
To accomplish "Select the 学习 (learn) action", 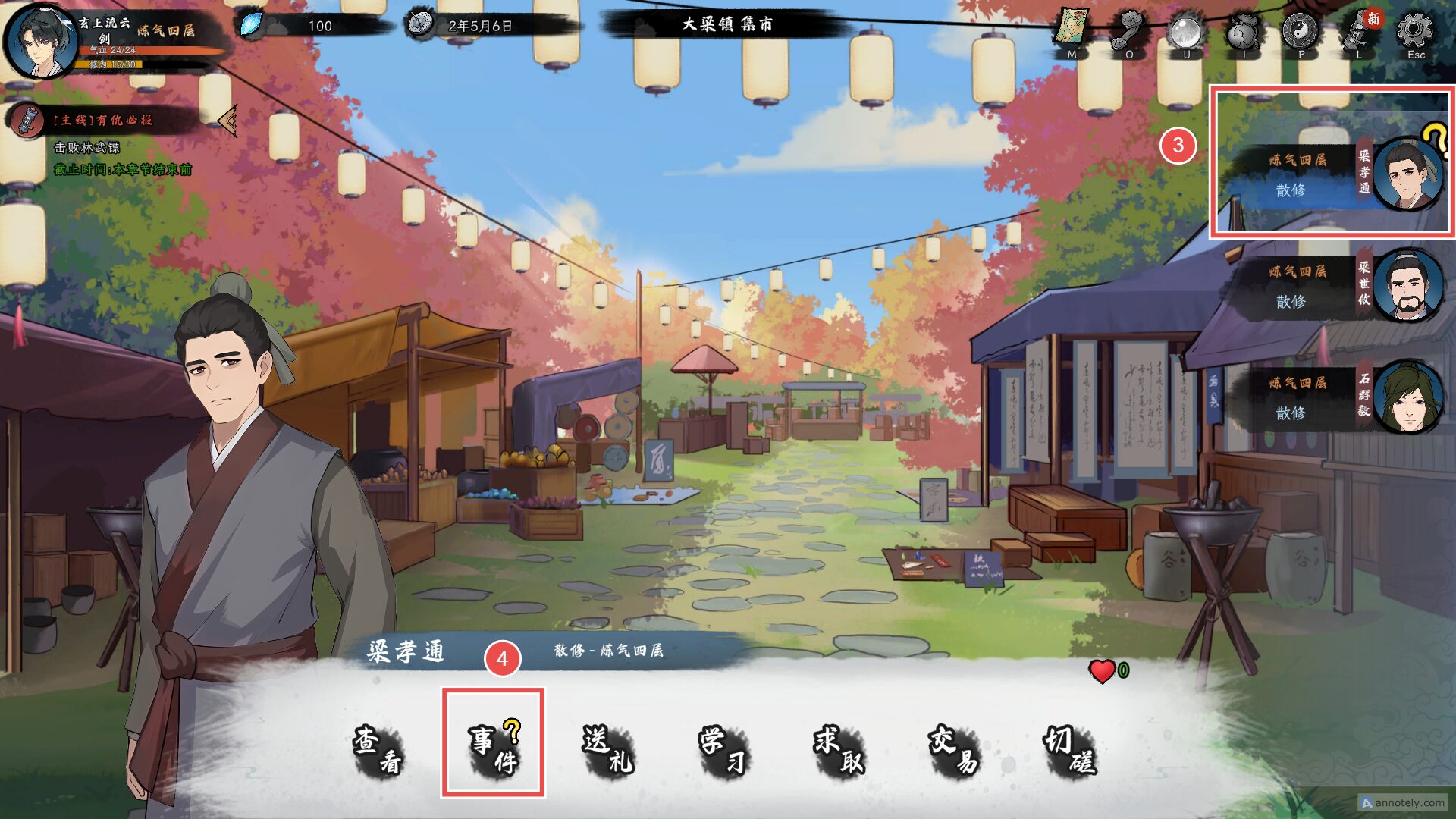I will pos(723,751).
